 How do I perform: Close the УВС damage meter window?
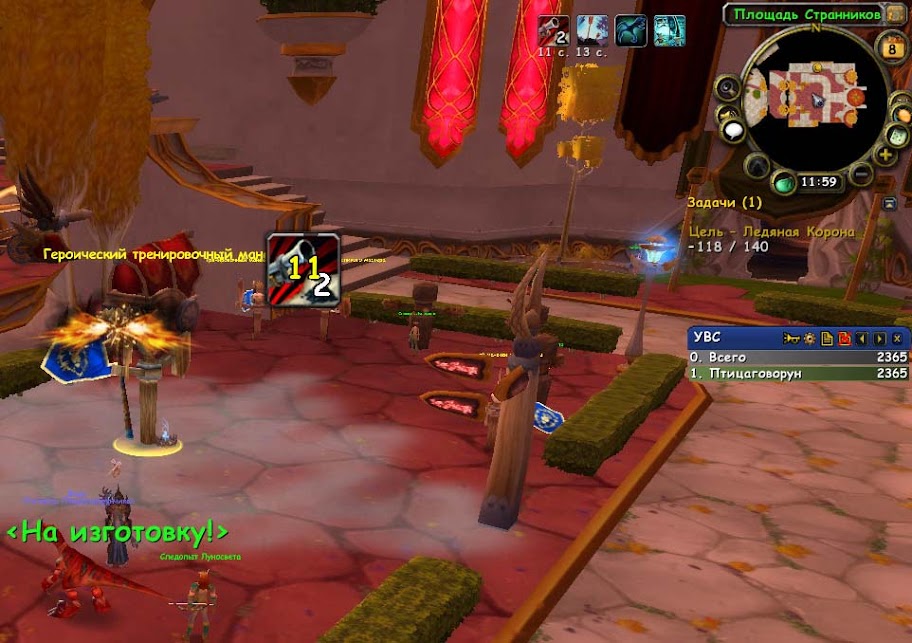[896, 338]
